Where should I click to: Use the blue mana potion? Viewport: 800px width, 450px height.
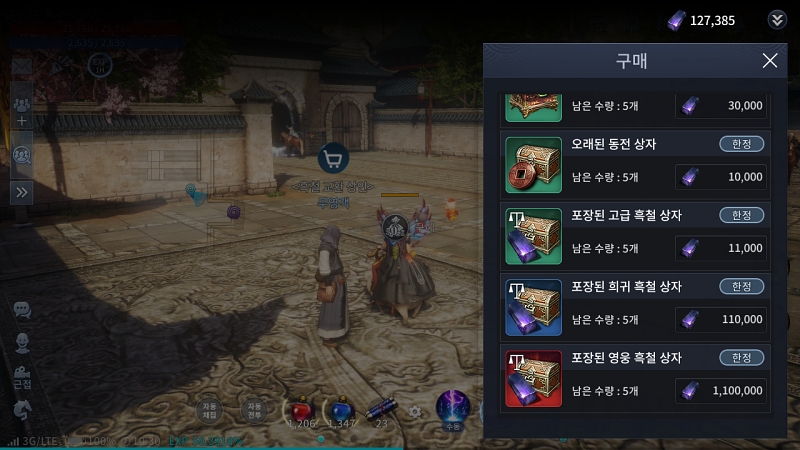341,411
